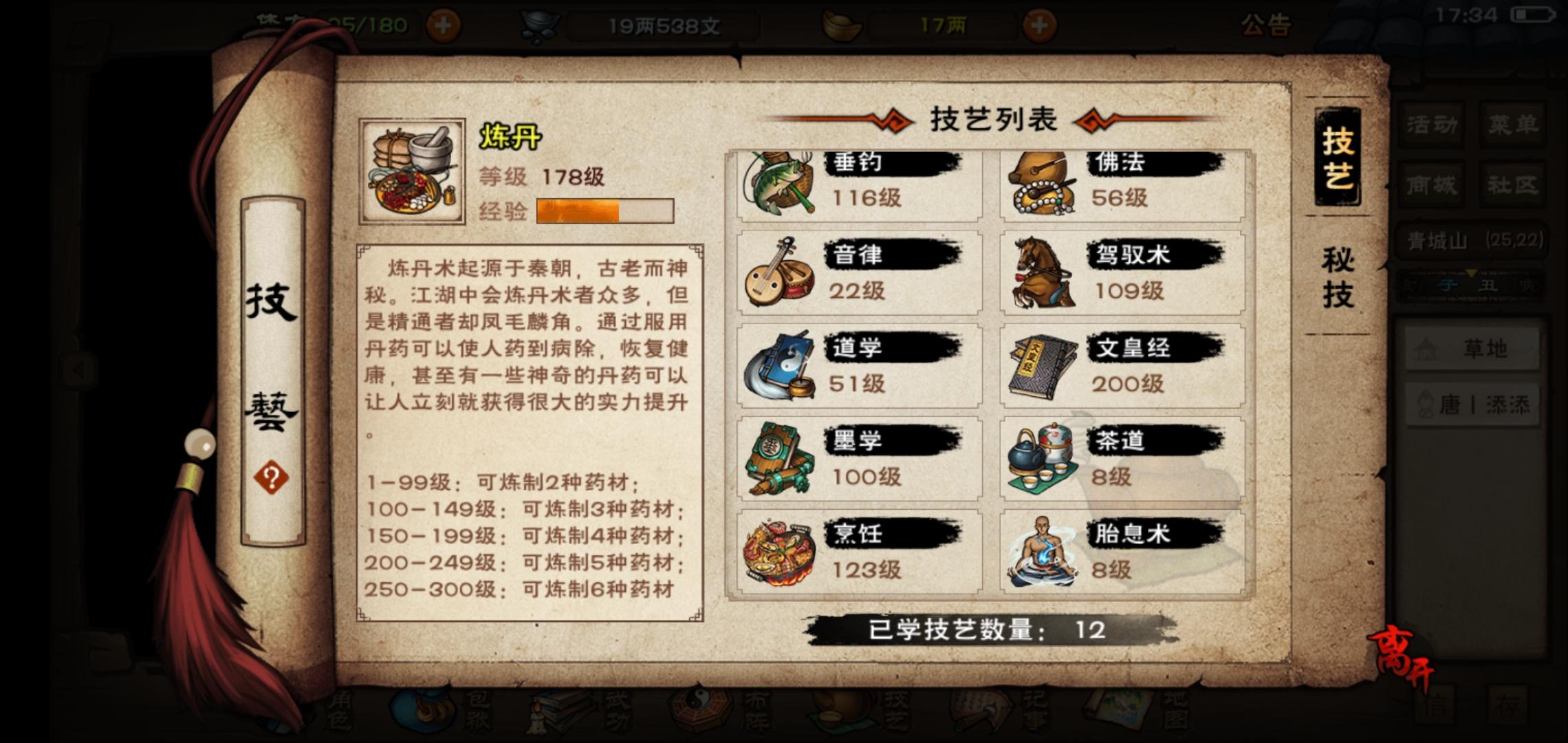This screenshot has width=1568, height=743.
Task: Select the 佛法 skill with prayer beads icon
Action: tap(1042, 182)
